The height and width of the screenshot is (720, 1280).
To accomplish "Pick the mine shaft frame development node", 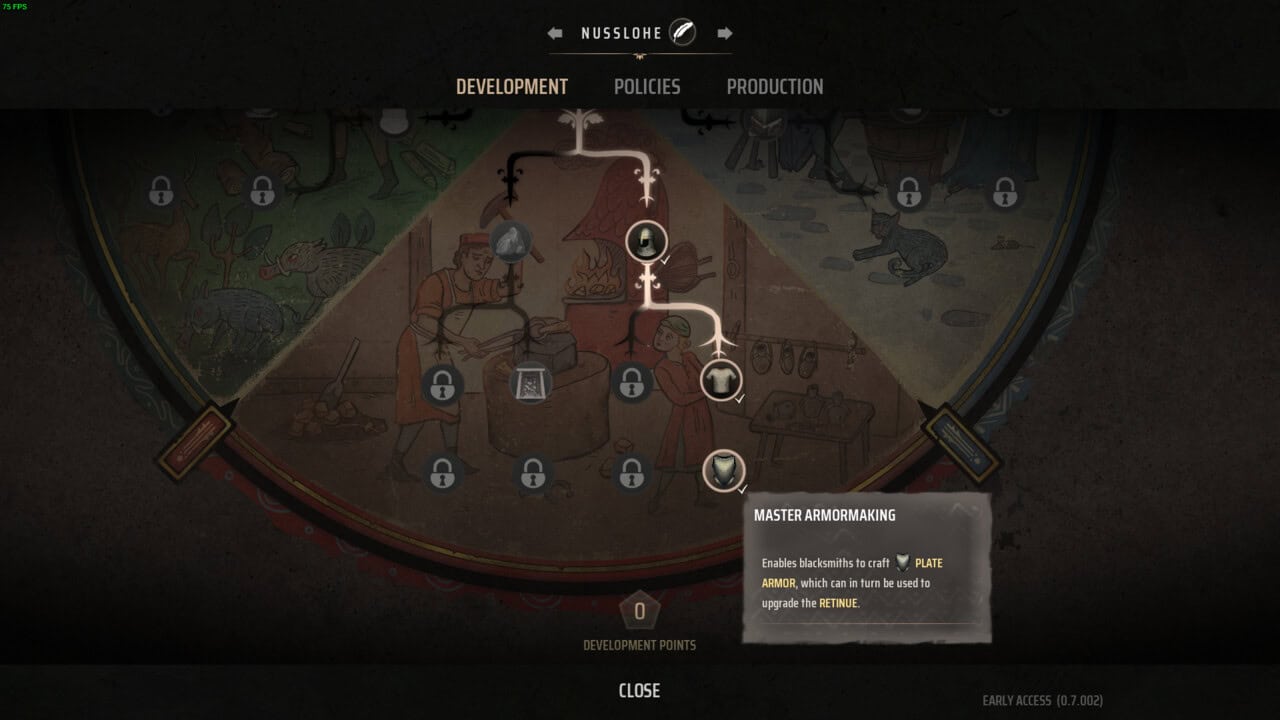I will tap(531, 383).
